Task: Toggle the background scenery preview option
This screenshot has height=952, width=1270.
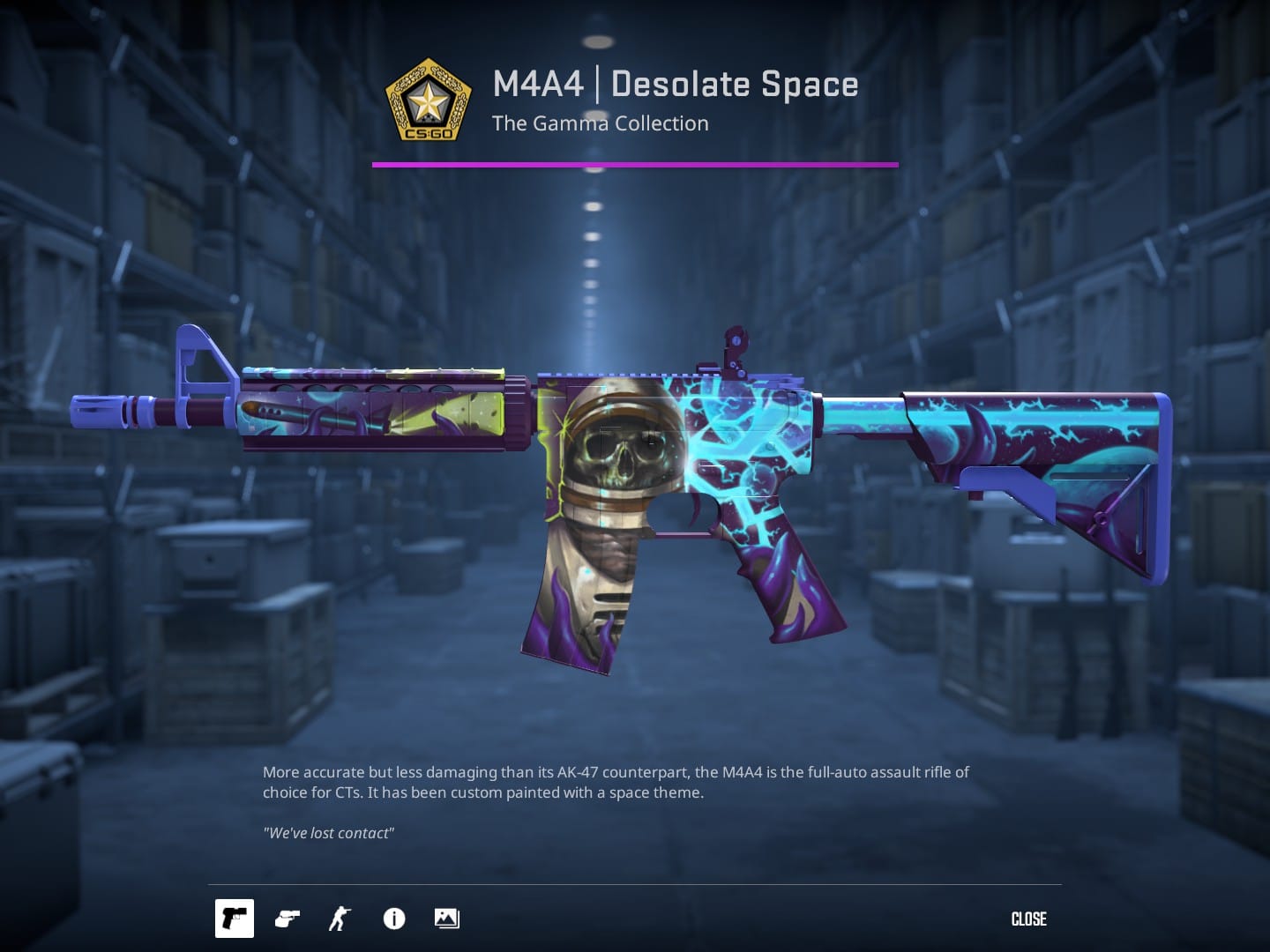Action: pyautogui.click(x=445, y=919)
